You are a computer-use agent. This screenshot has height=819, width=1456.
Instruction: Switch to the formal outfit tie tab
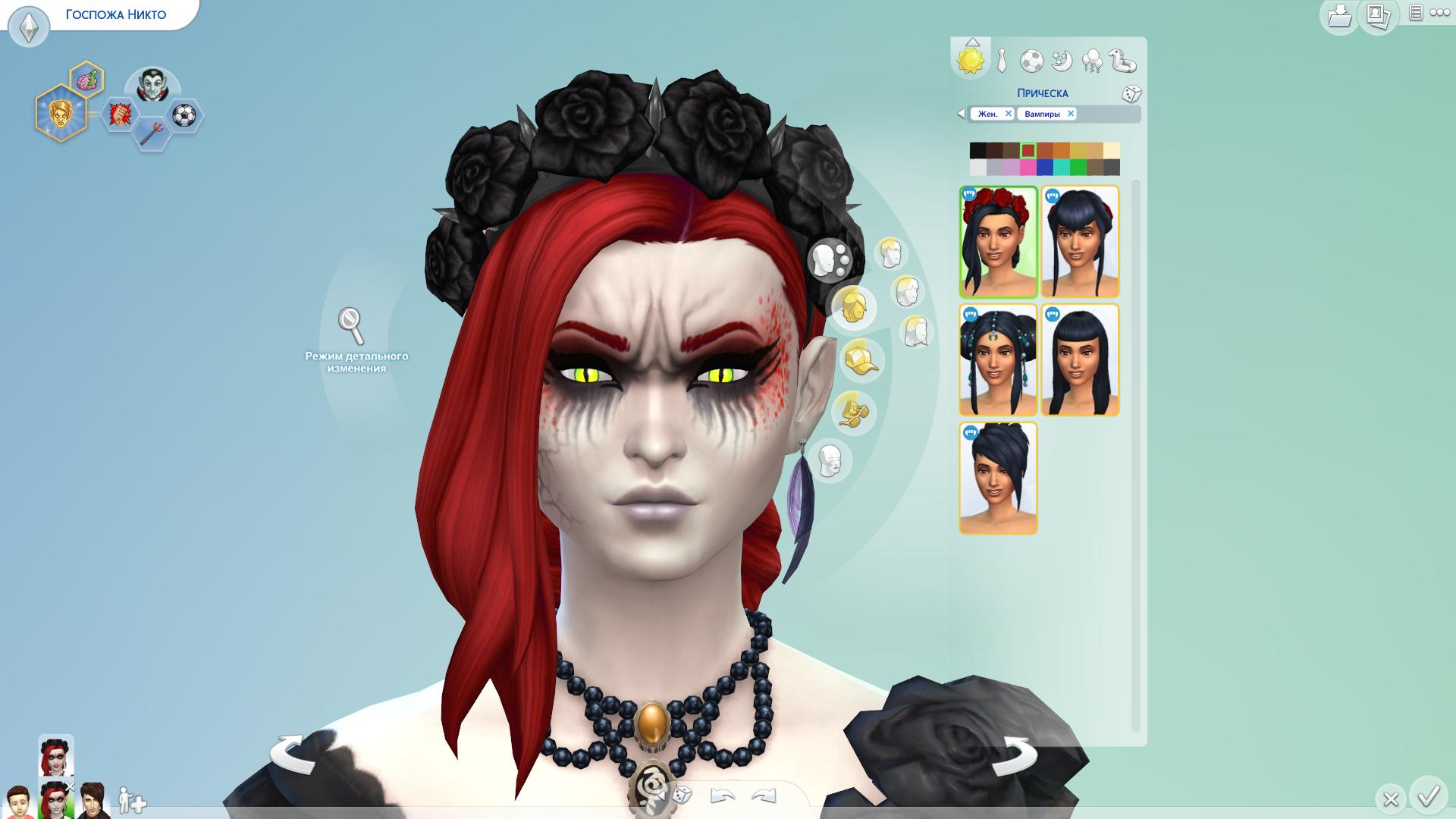1002,61
